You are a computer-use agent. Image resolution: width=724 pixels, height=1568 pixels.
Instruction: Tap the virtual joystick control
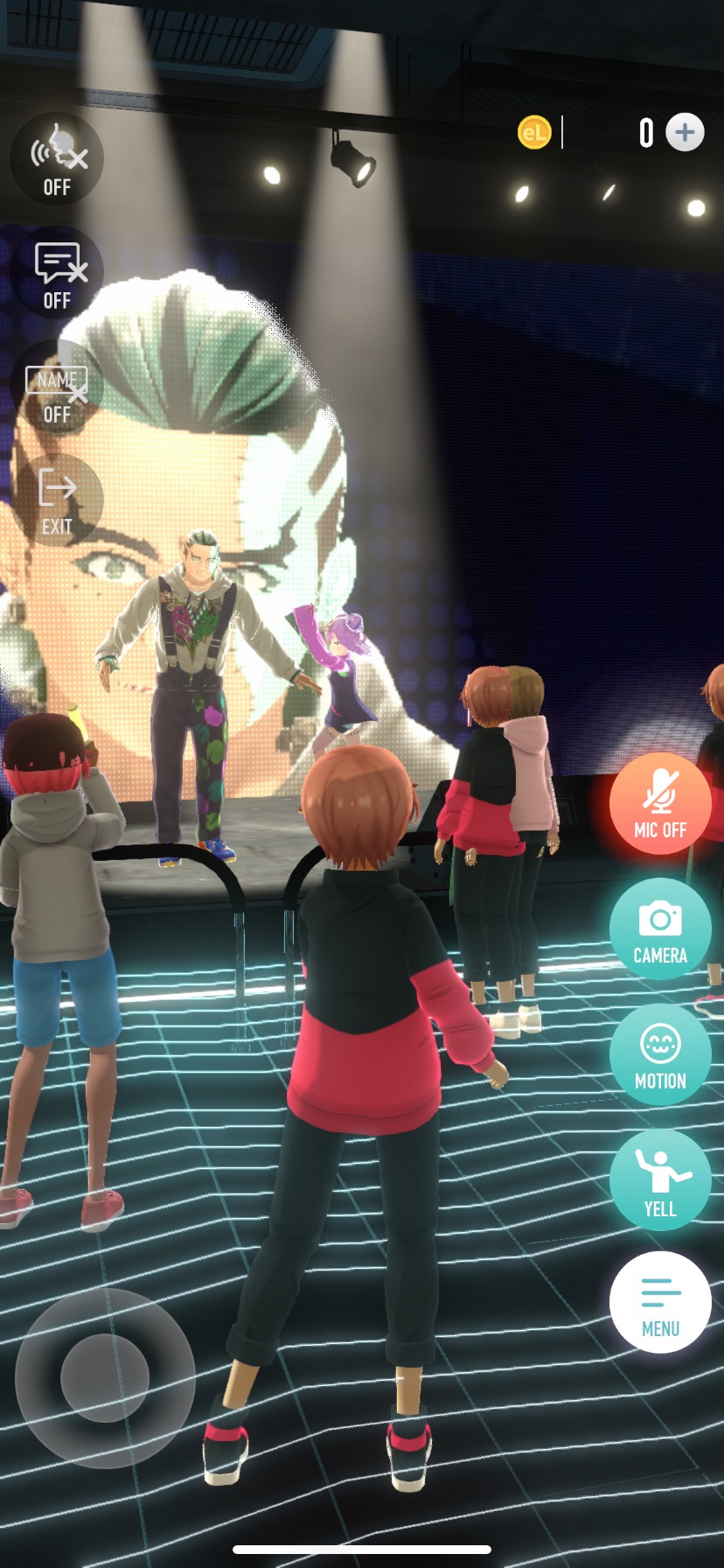105,1376
